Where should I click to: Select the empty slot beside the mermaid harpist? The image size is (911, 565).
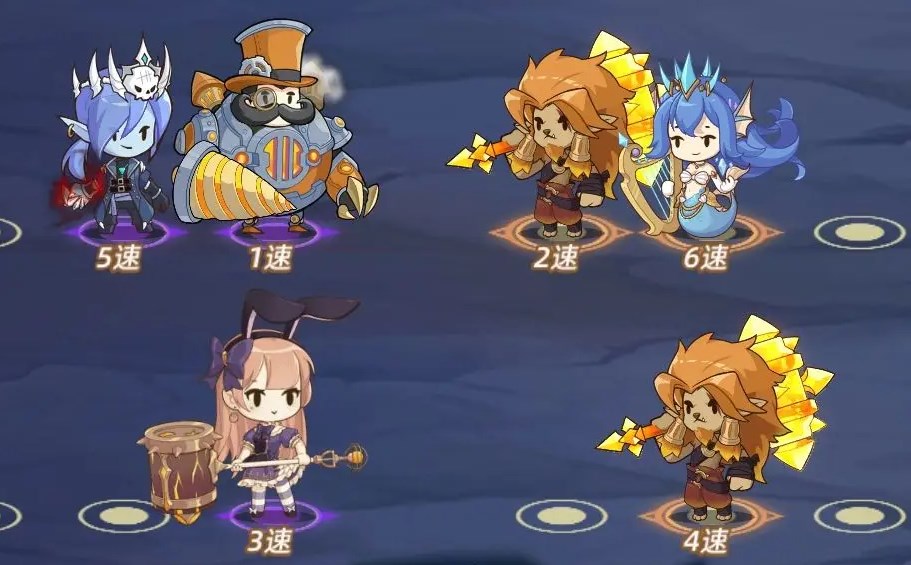[x=858, y=232]
